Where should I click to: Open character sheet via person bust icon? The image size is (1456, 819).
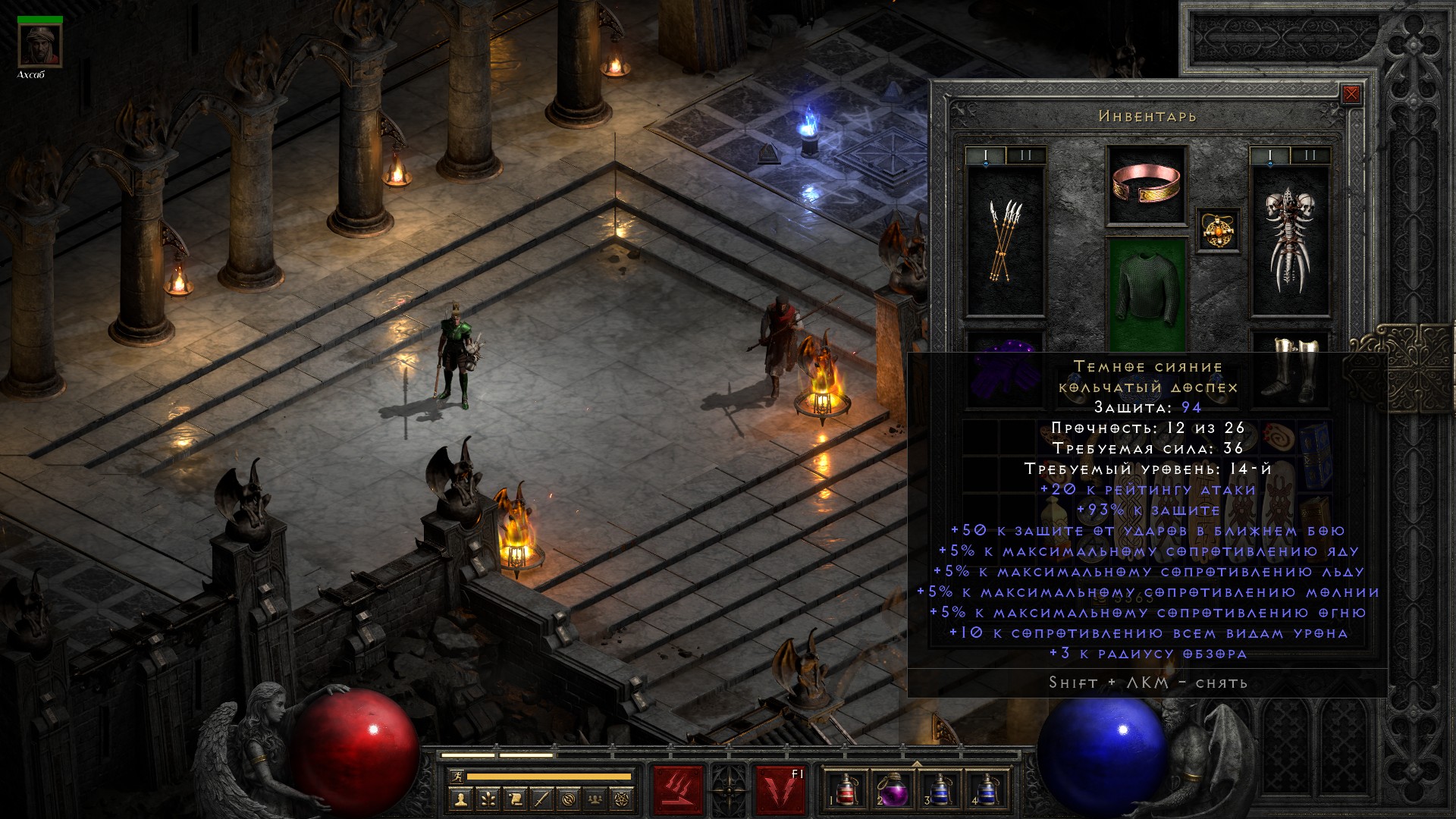(x=460, y=799)
